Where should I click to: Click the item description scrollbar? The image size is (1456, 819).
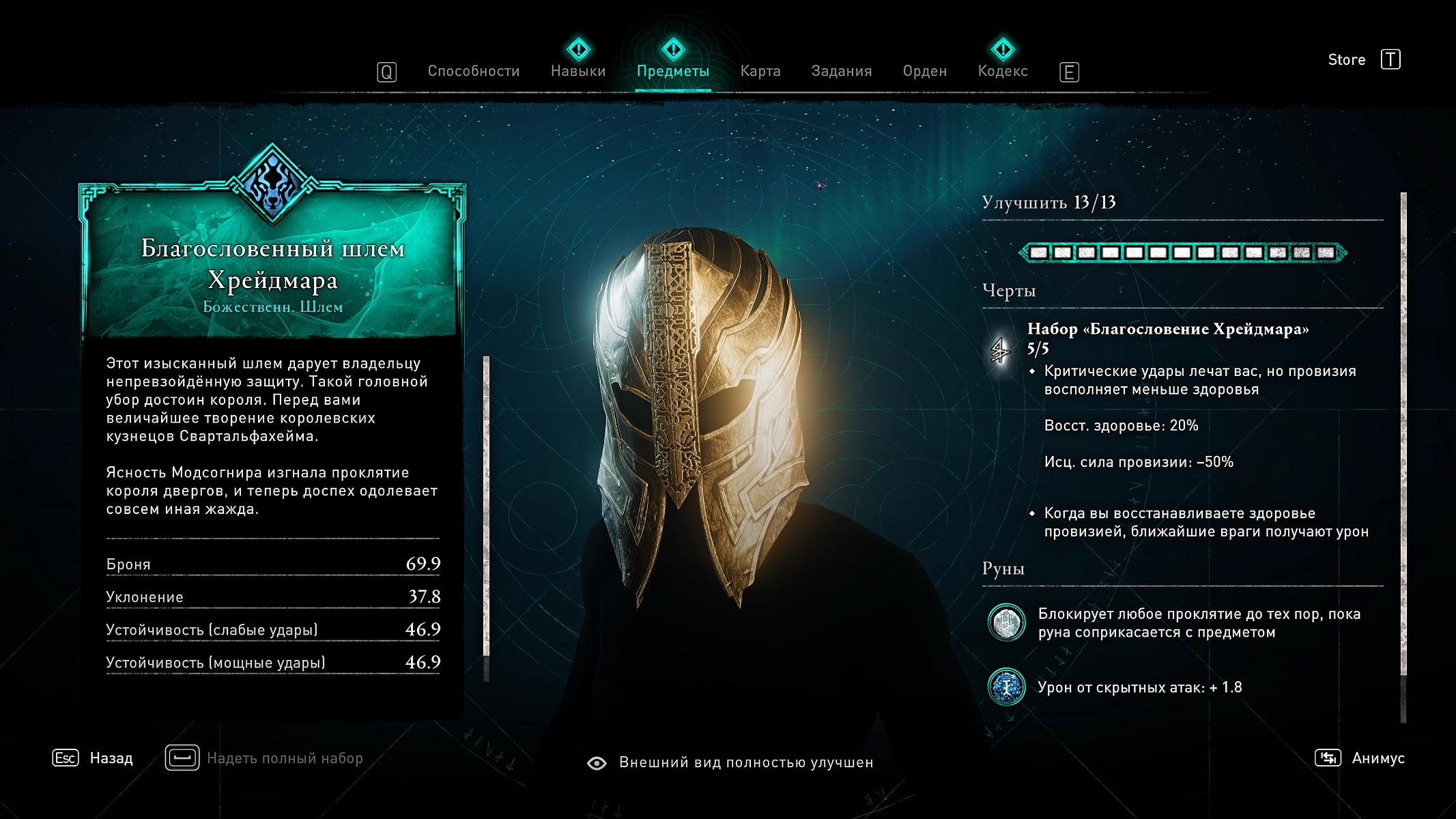(x=486, y=505)
